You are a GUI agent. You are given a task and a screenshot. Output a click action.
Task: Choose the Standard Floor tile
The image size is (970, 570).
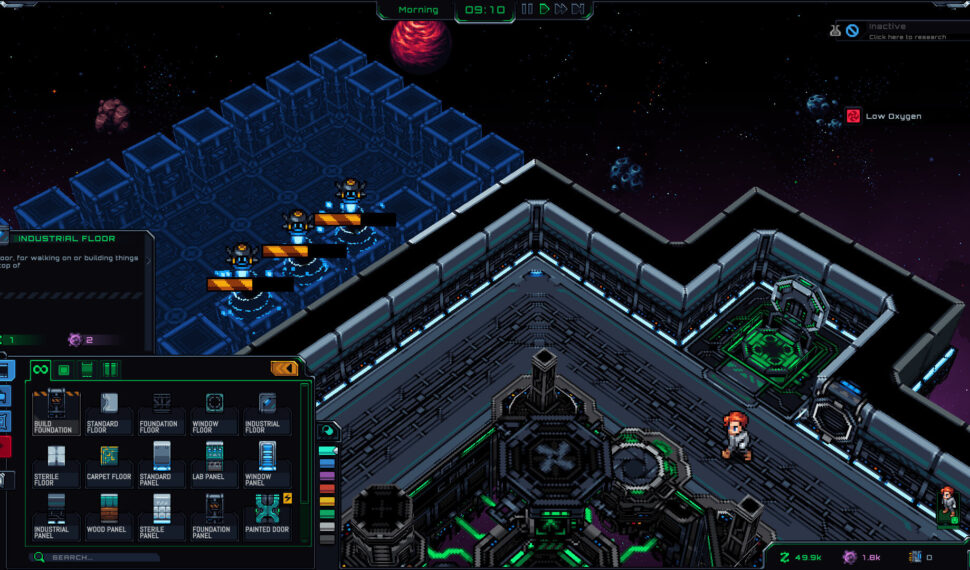click(107, 408)
